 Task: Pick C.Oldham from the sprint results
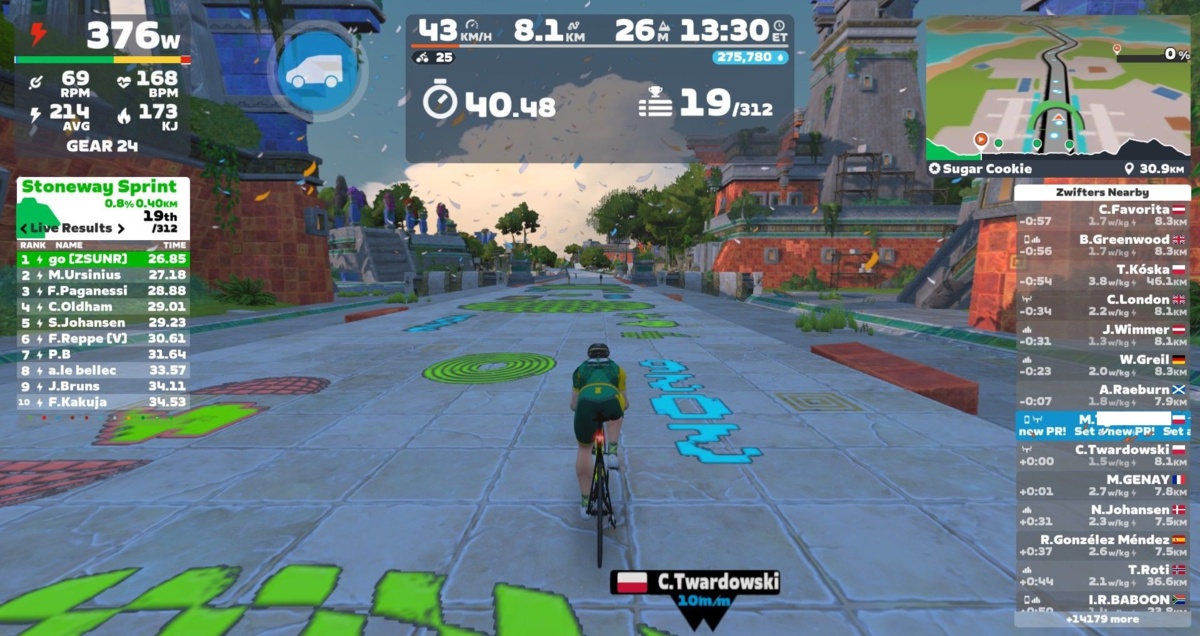tap(103, 306)
